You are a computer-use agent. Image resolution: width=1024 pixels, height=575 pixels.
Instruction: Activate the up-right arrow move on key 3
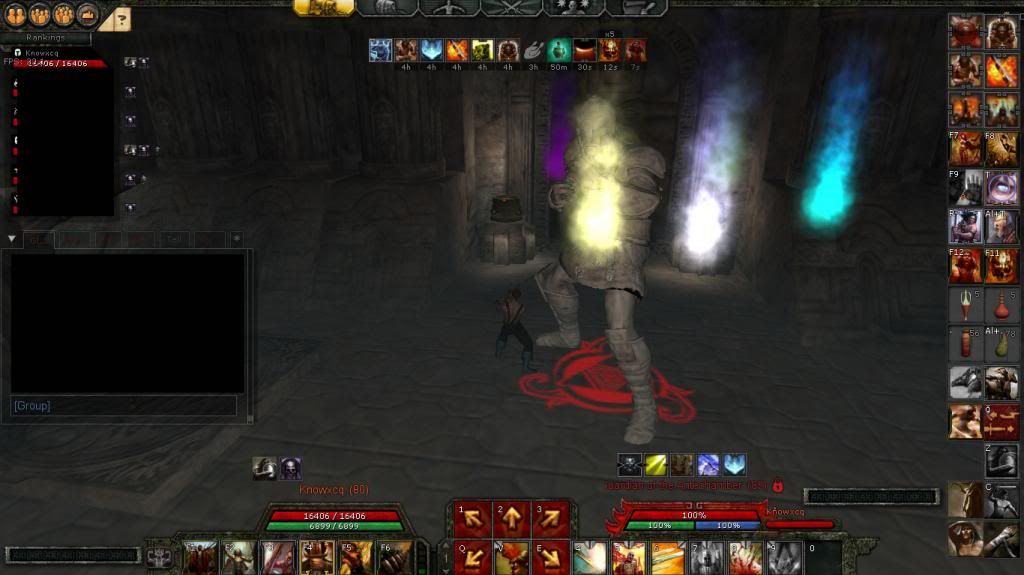point(550,518)
